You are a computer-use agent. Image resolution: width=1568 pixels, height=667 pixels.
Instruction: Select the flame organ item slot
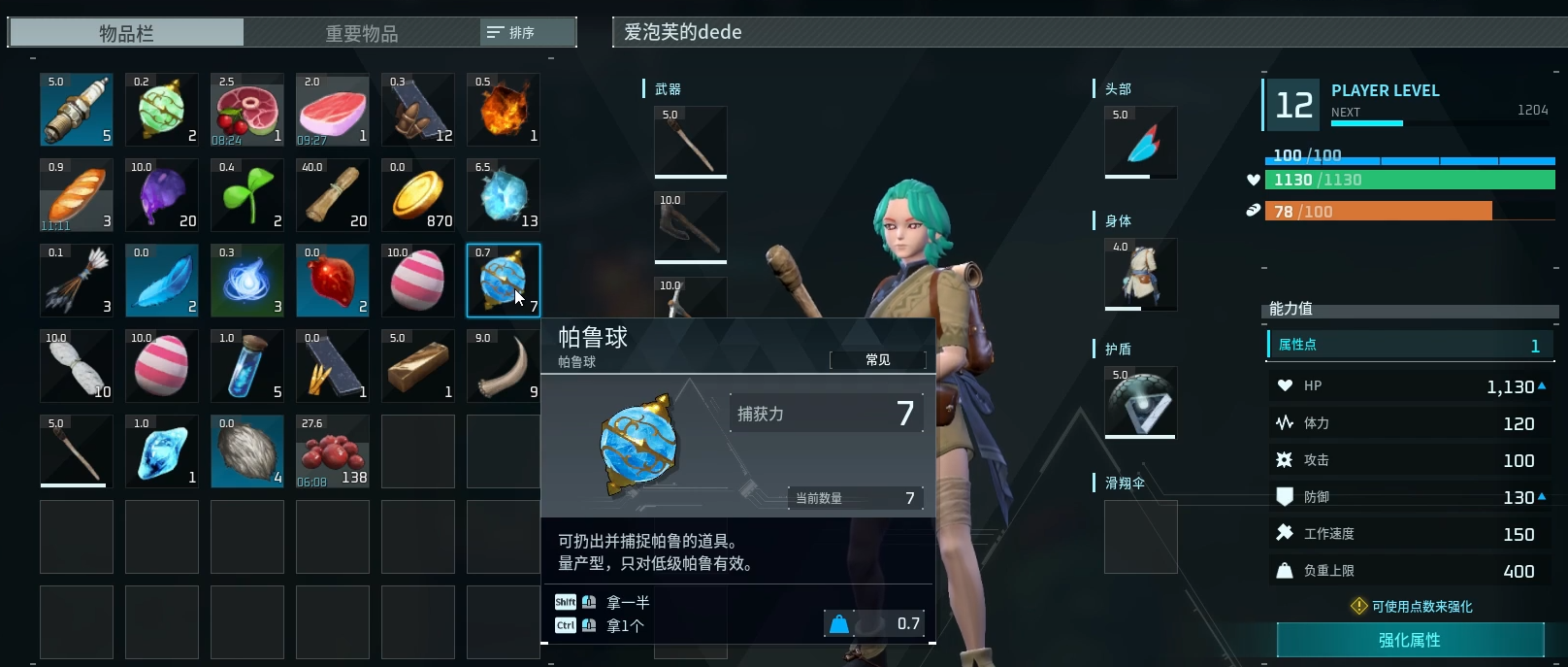coord(504,110)
